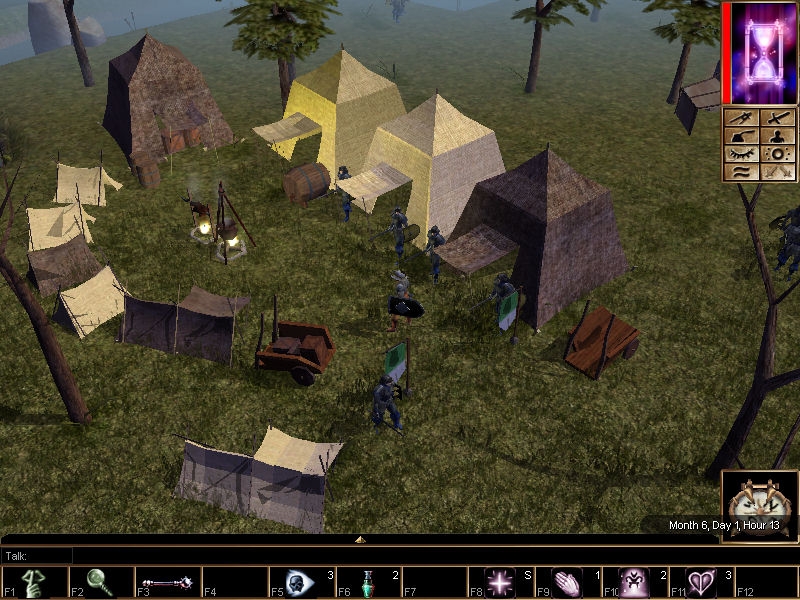Cast the praying hands spell in F9
Viewport: 800px width, 600px height.
pos(567,582)
